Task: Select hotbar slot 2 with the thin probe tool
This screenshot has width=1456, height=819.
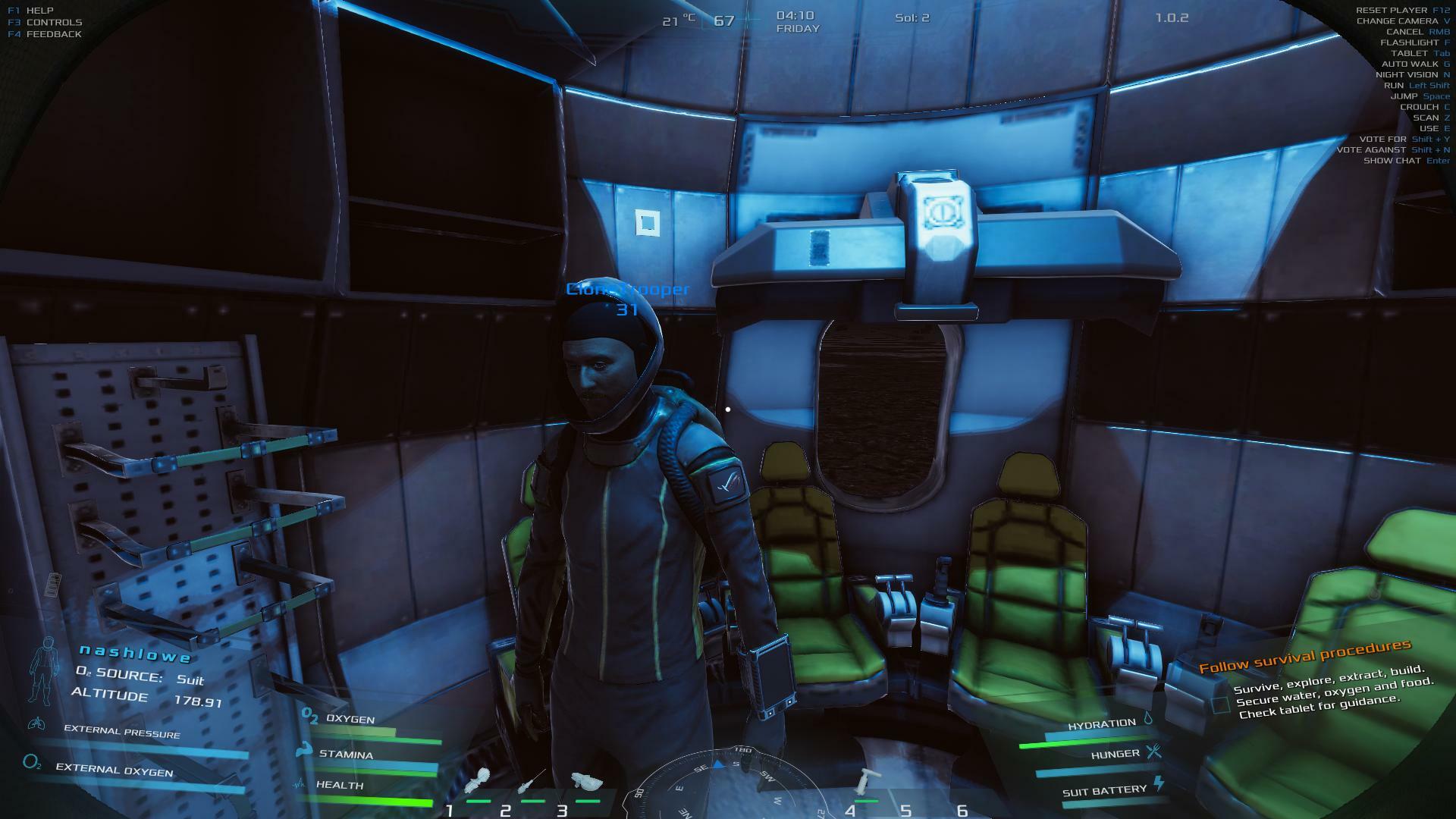Action: click(532, 781)
